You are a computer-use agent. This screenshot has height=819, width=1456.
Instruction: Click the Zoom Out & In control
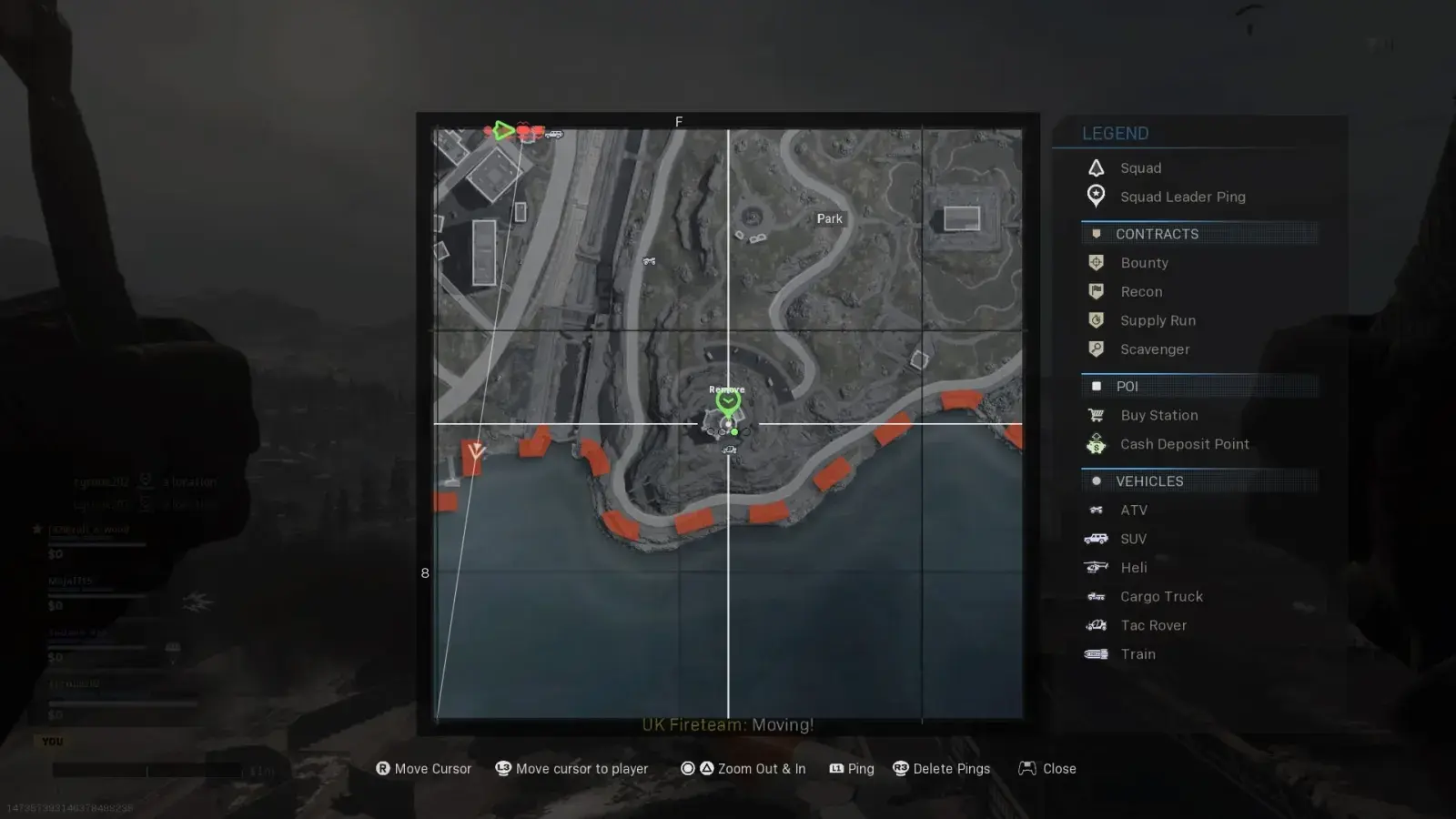(743, 768)
